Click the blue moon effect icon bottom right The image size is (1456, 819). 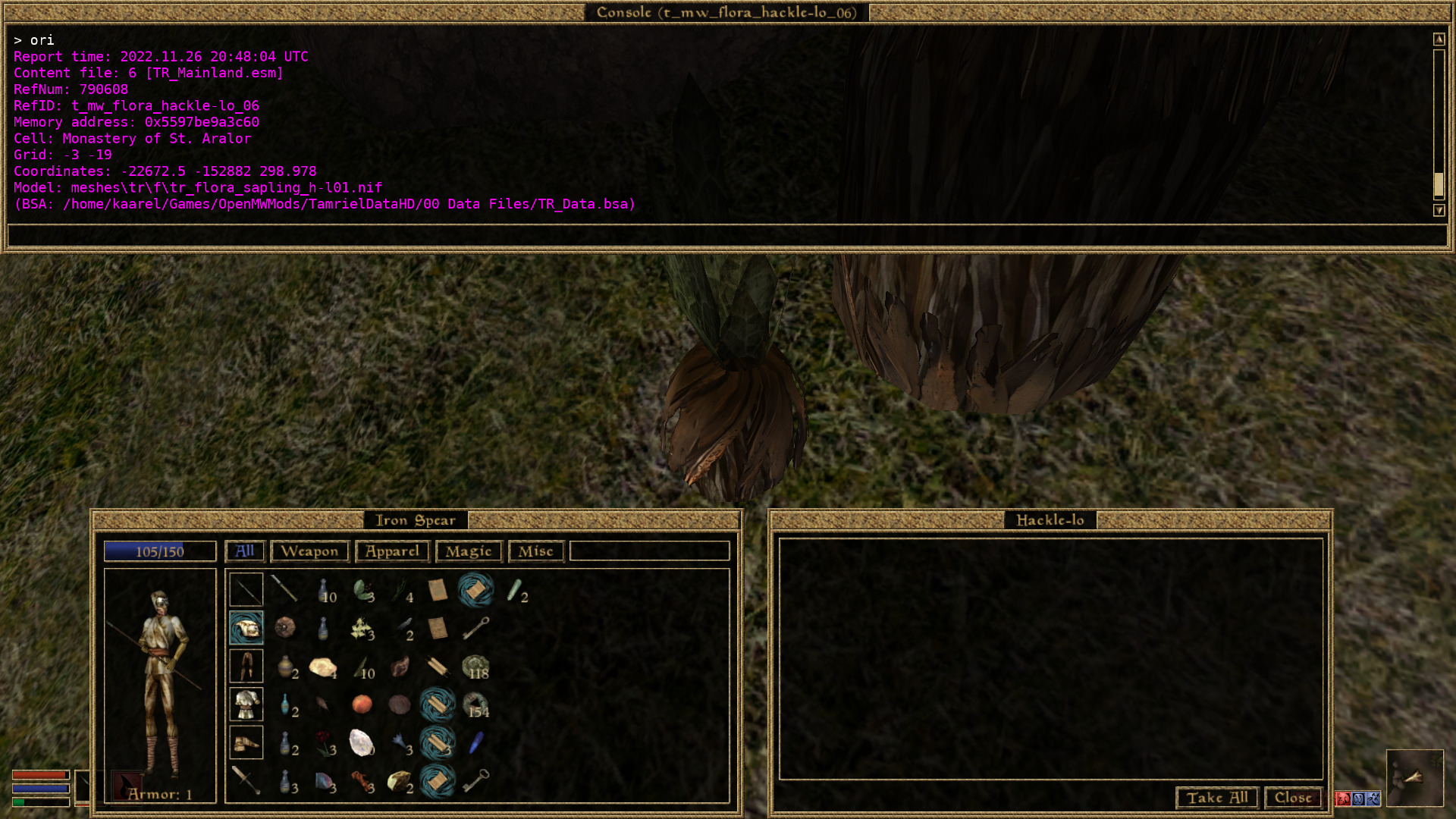[x=1358, y=799]
